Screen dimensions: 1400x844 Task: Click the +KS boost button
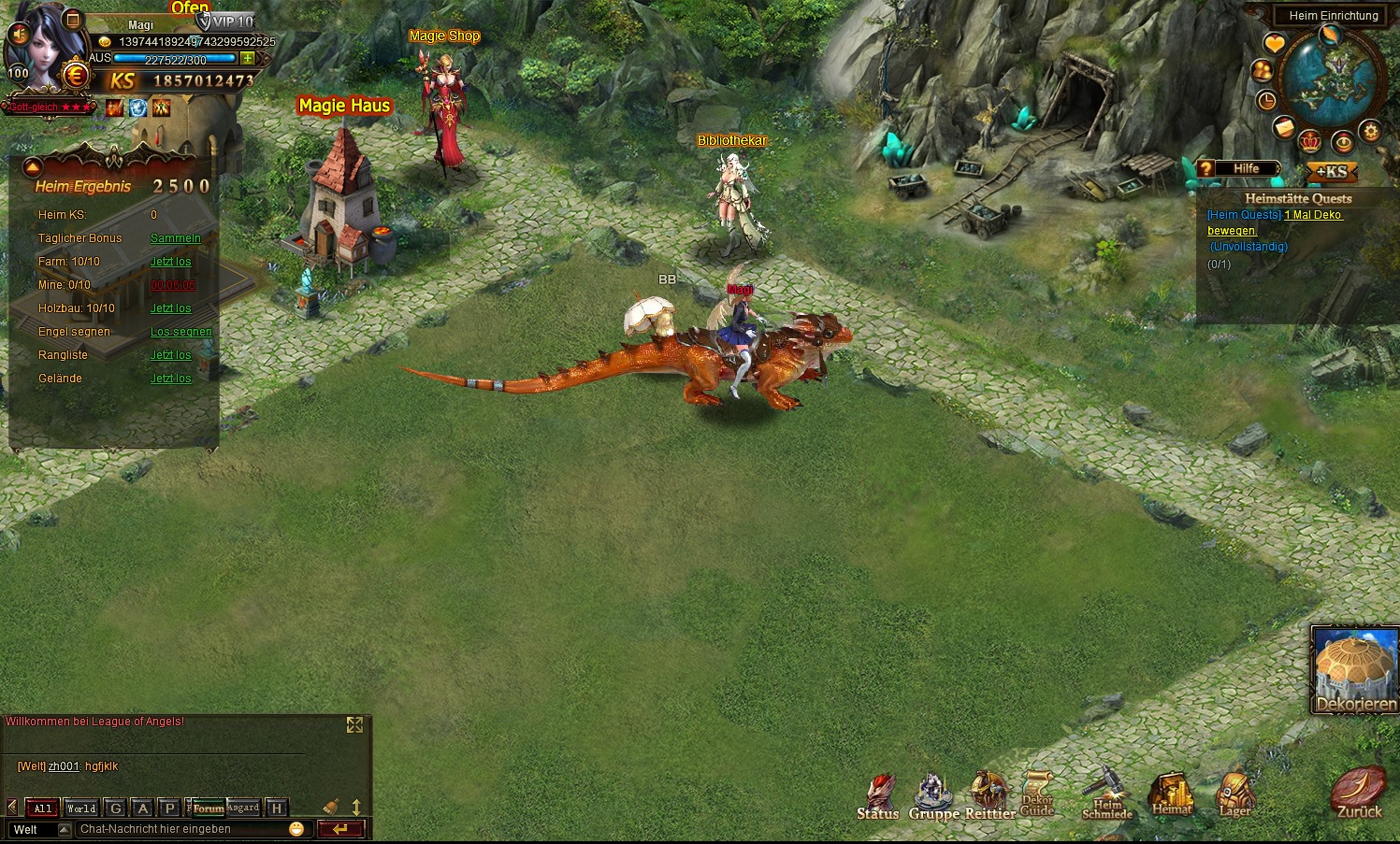click(x=1331, y=172)
